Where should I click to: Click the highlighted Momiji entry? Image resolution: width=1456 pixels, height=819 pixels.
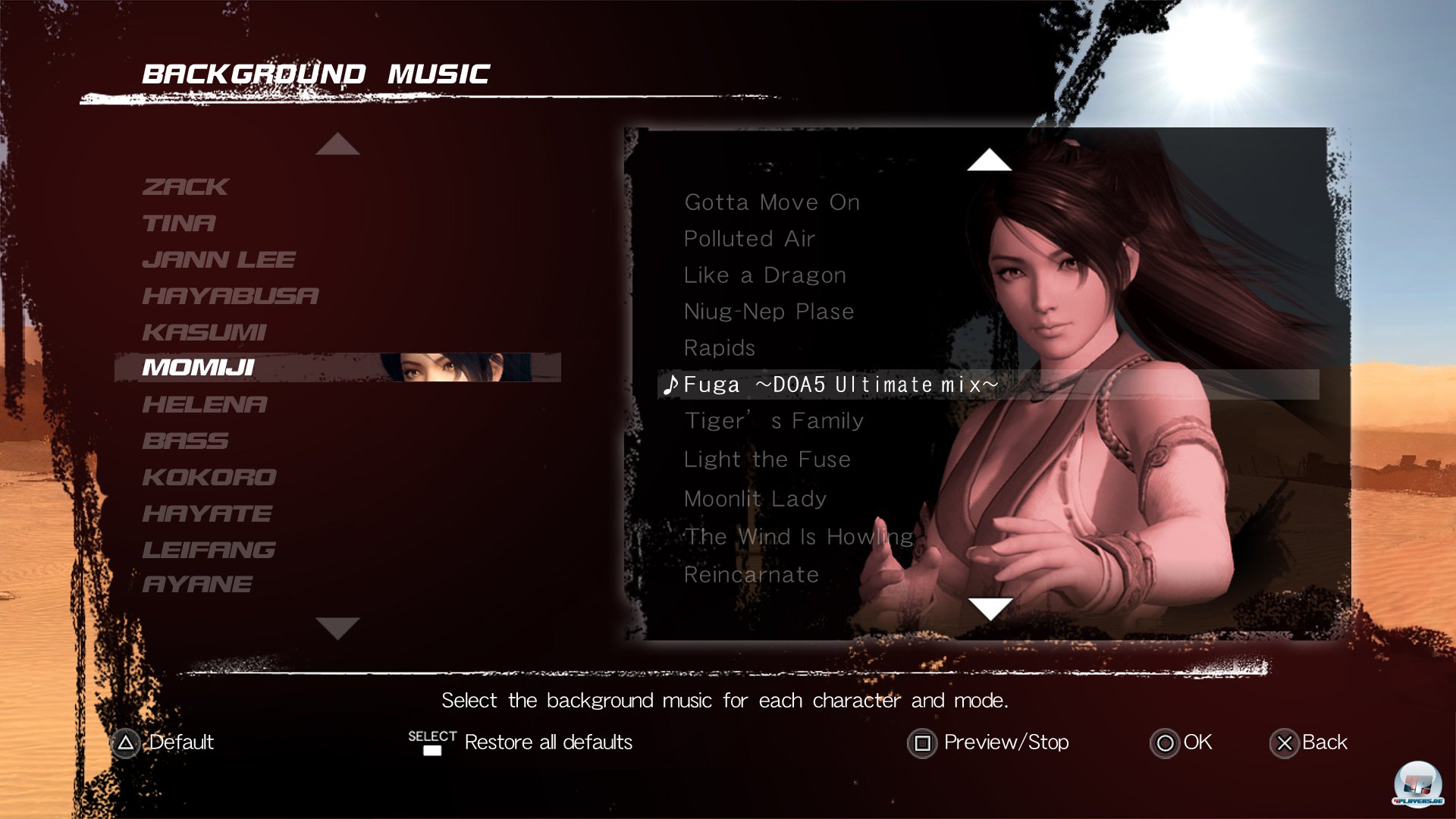click(x=199, y=368)
